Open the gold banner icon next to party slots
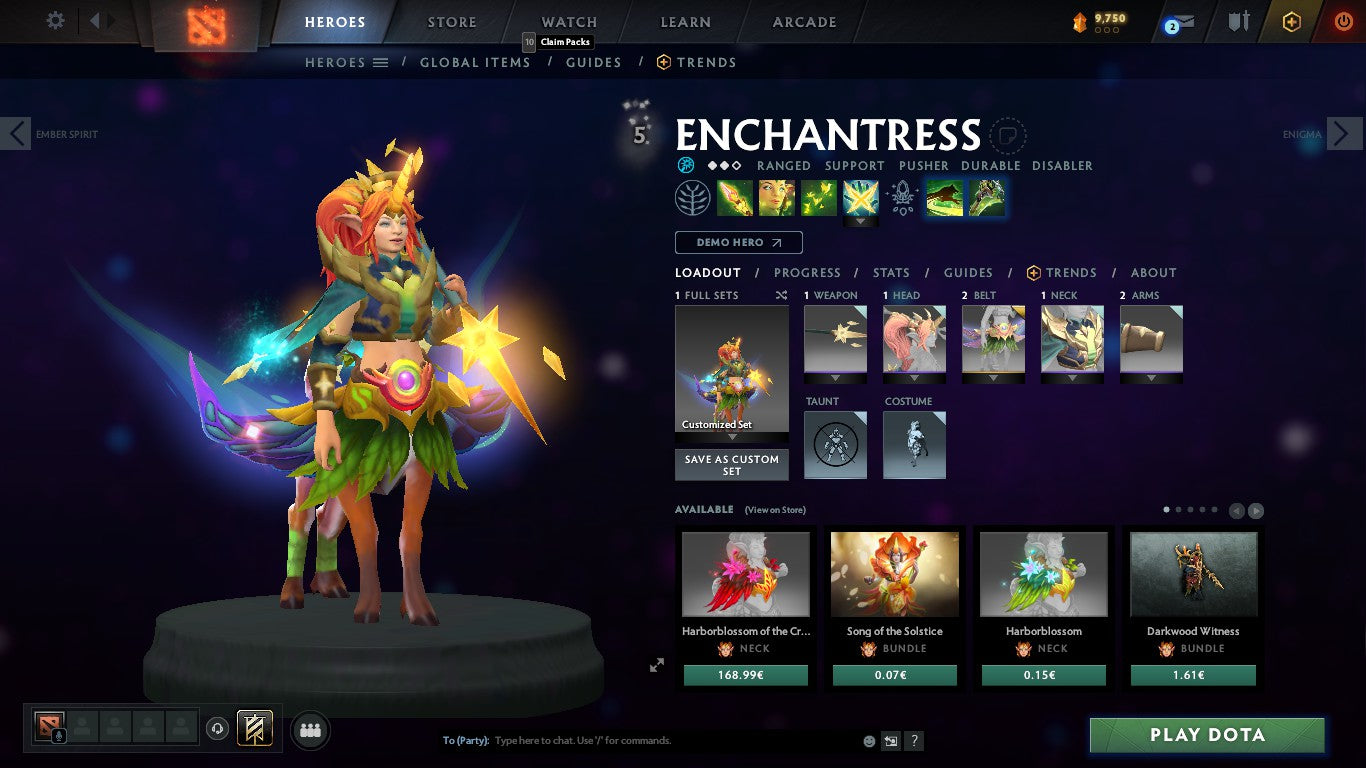This screenshot has width=1366, height=768. (x=253, y=728)
